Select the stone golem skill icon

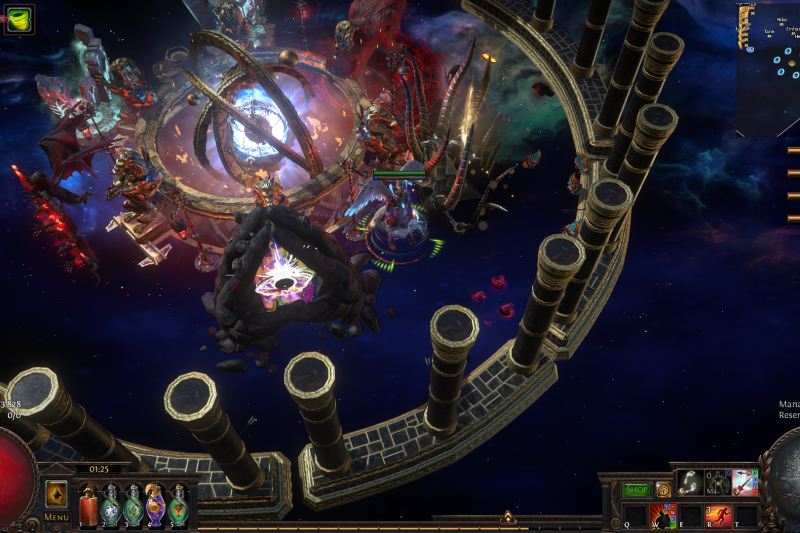(x=717, y=482)
